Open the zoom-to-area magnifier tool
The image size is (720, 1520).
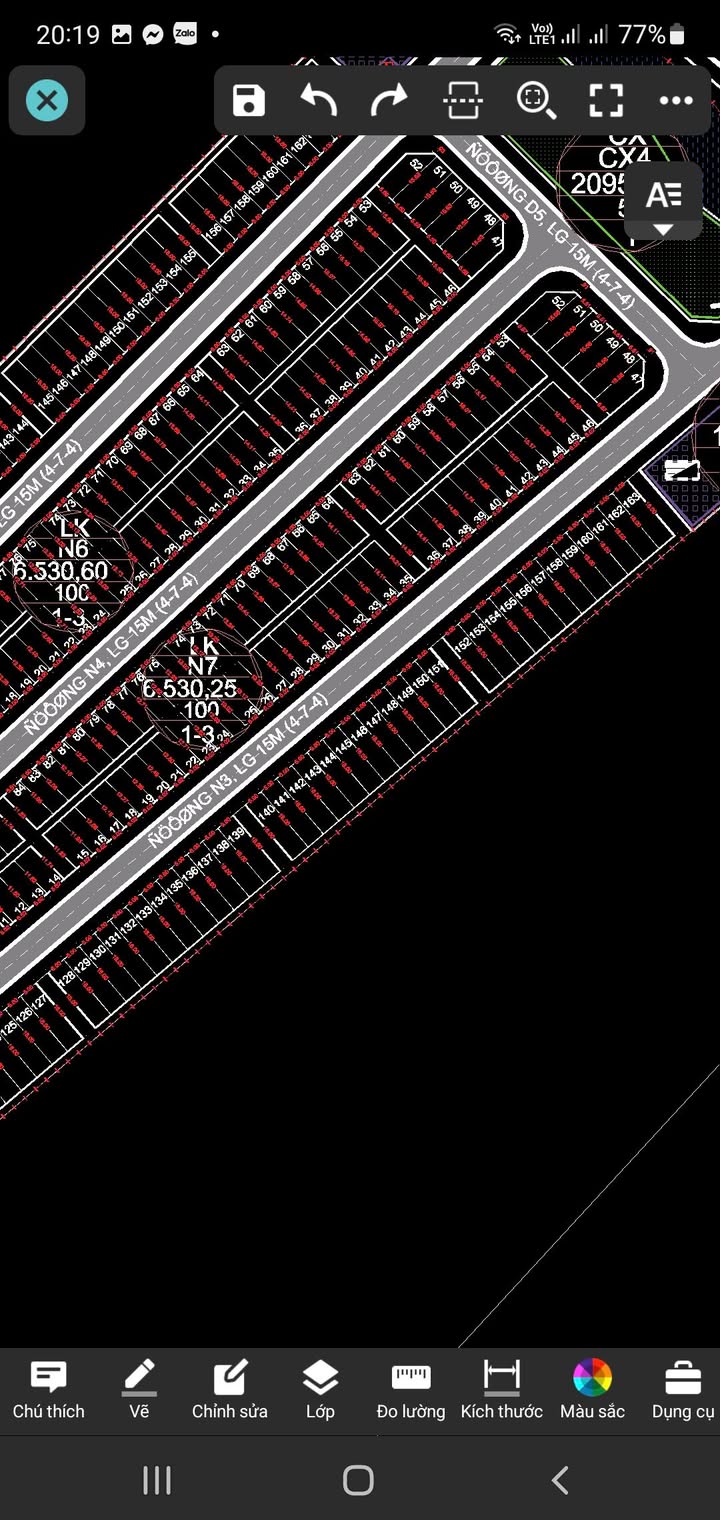535,100
